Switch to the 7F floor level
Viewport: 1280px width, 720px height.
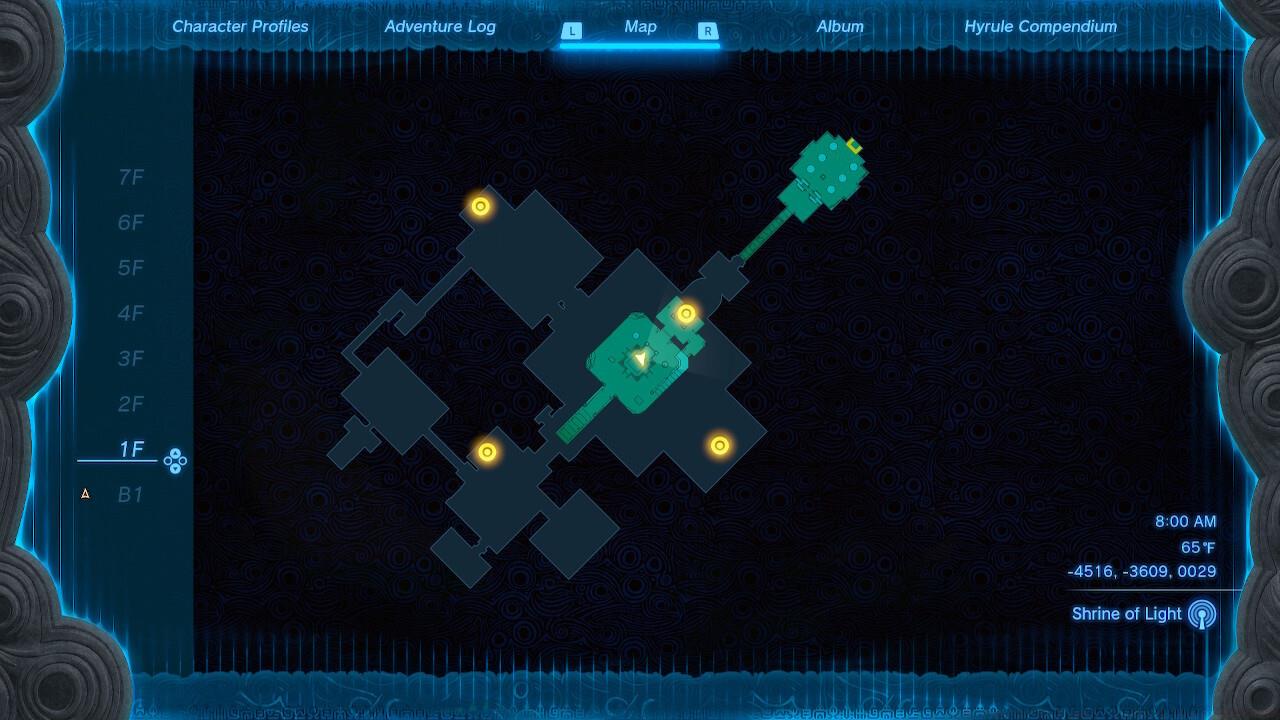(131, 177)
